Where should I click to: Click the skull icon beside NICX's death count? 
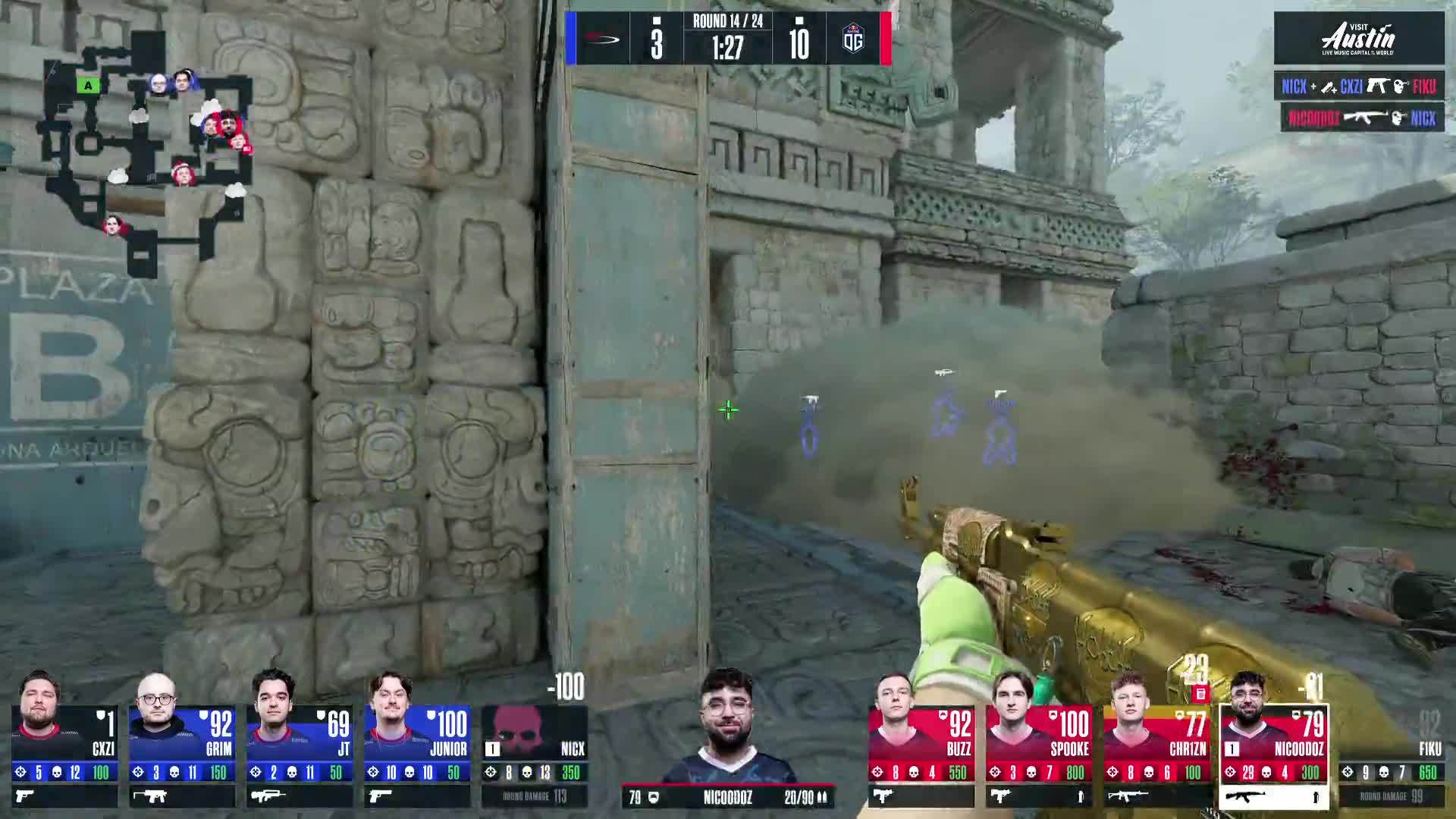pos(527,773)
